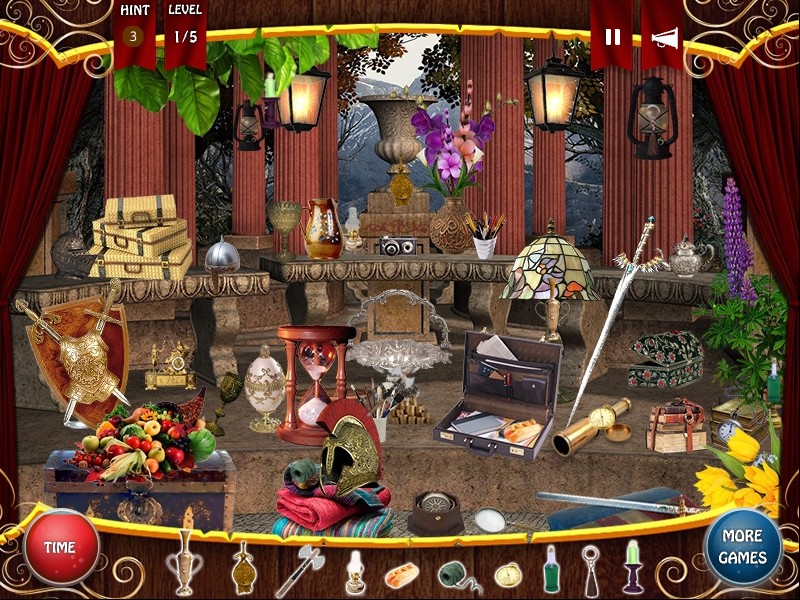Pause the game
The width and height of the screenshot is (800, 600).
click(612, 37)
